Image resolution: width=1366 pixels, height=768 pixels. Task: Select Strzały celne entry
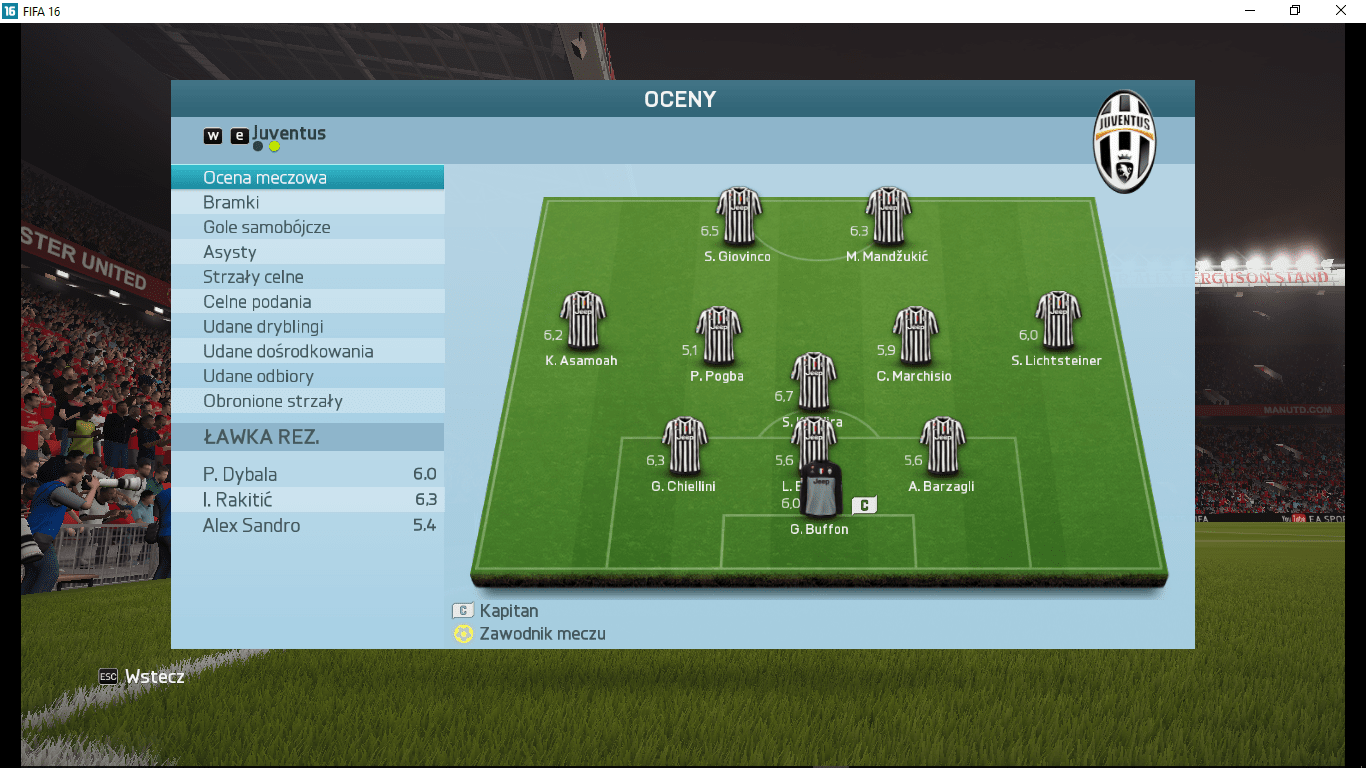point(307,277)
